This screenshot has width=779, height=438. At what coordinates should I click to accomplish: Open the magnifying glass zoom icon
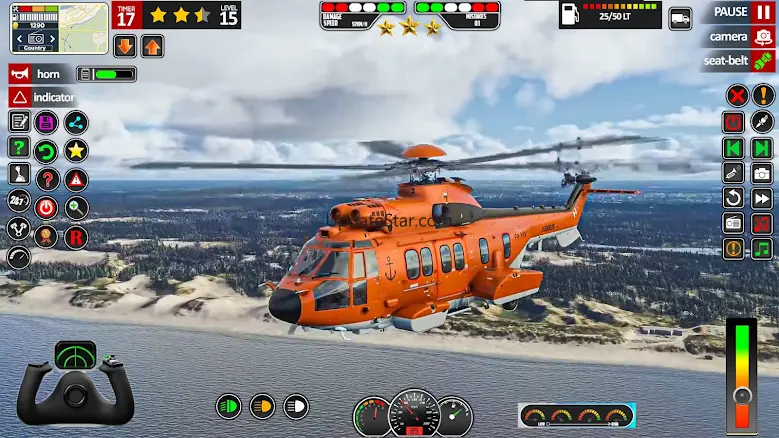coord(76,208)
